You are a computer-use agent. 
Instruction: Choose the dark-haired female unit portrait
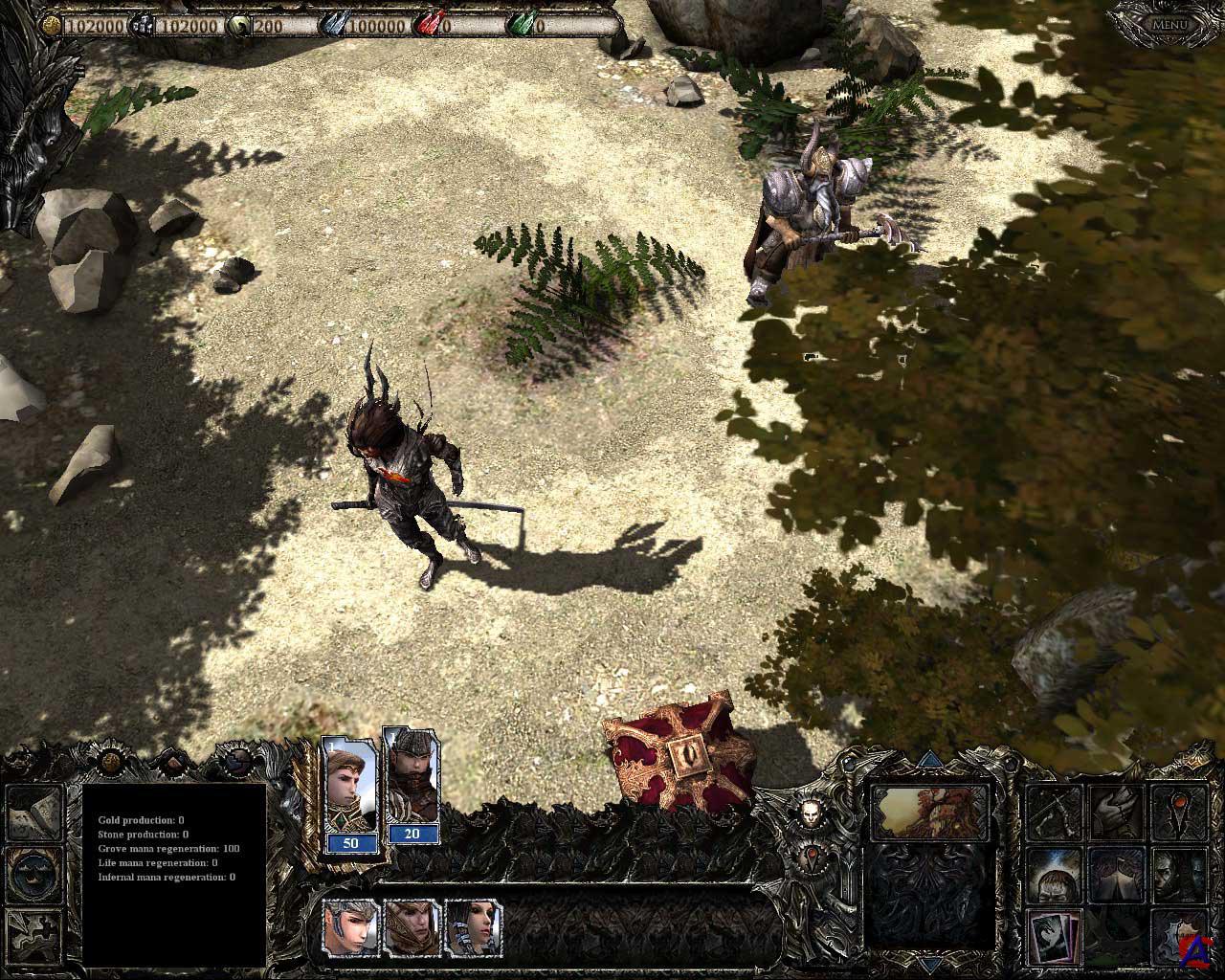coord(474,926)
